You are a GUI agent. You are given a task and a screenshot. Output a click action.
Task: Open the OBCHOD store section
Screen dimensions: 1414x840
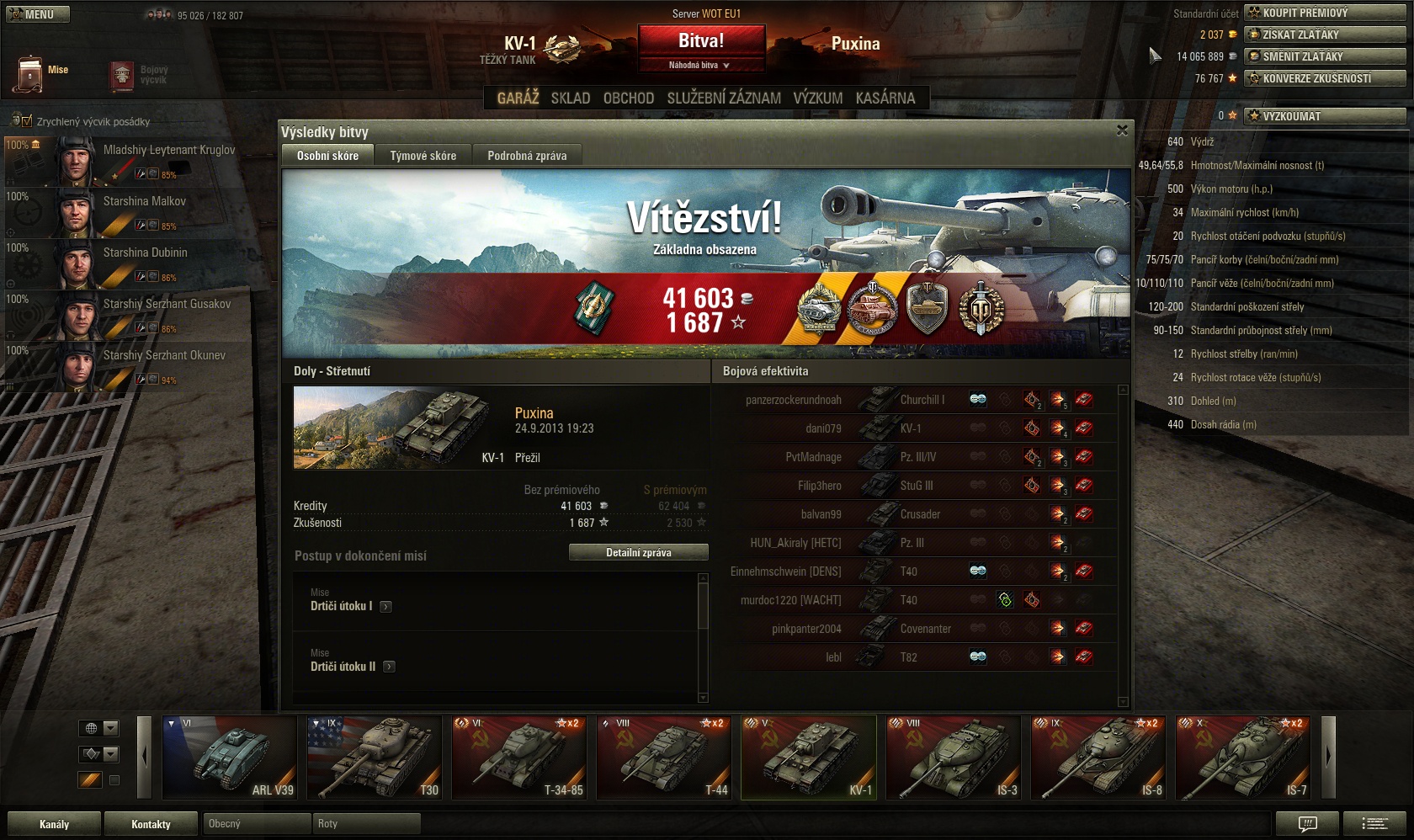629,98
